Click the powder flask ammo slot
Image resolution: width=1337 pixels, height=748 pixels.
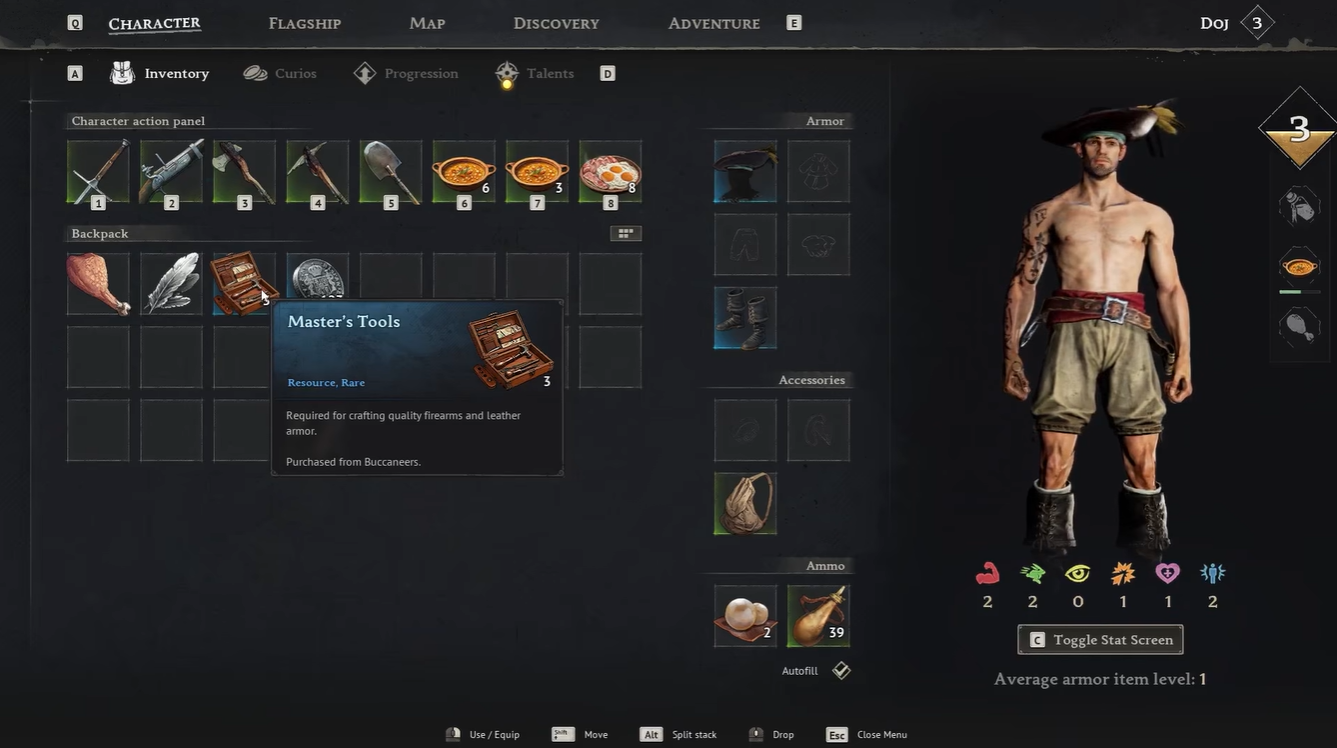[818, 616]
